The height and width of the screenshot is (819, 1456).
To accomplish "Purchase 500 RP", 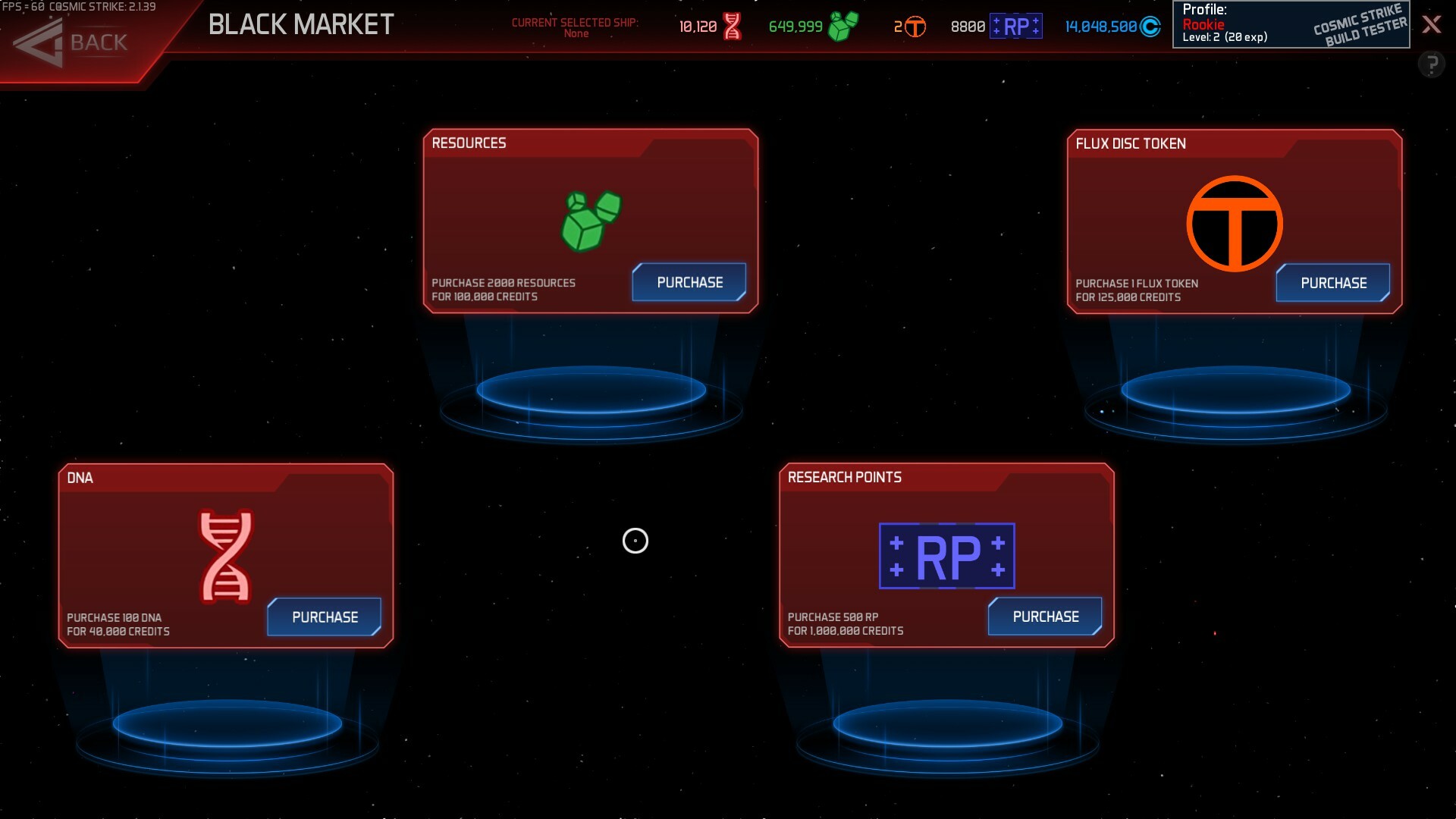I will point(1045,617).
